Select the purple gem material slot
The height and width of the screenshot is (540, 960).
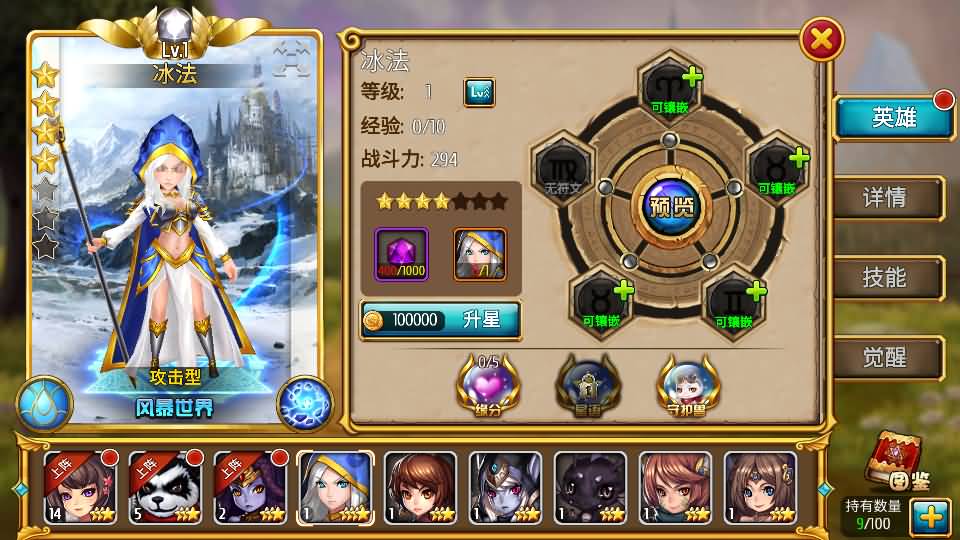(x=401, y=254)
